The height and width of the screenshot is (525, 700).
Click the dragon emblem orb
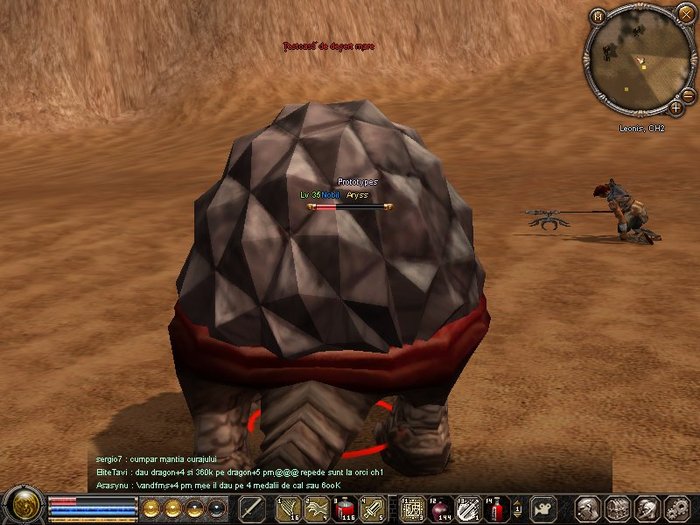[x=21, y=505]
